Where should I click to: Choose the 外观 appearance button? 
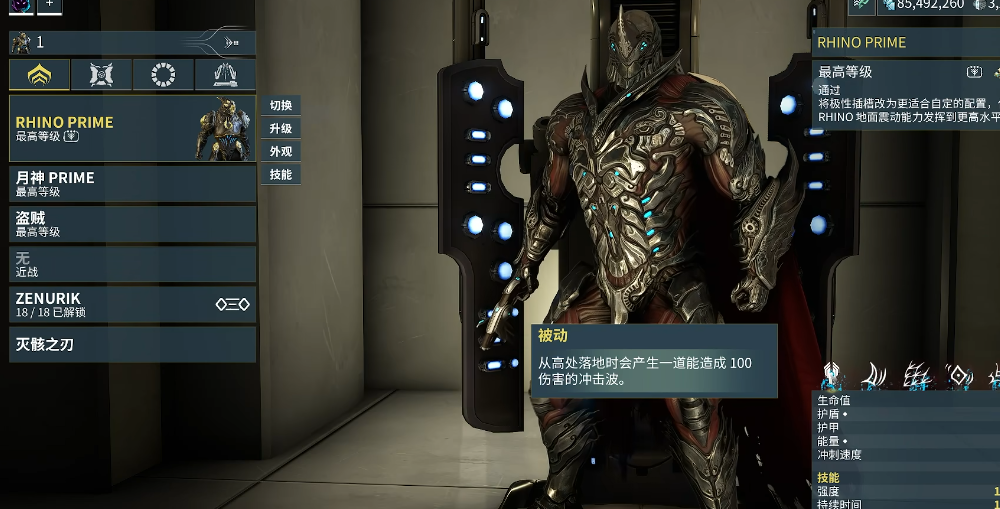[x=281, y=152]
